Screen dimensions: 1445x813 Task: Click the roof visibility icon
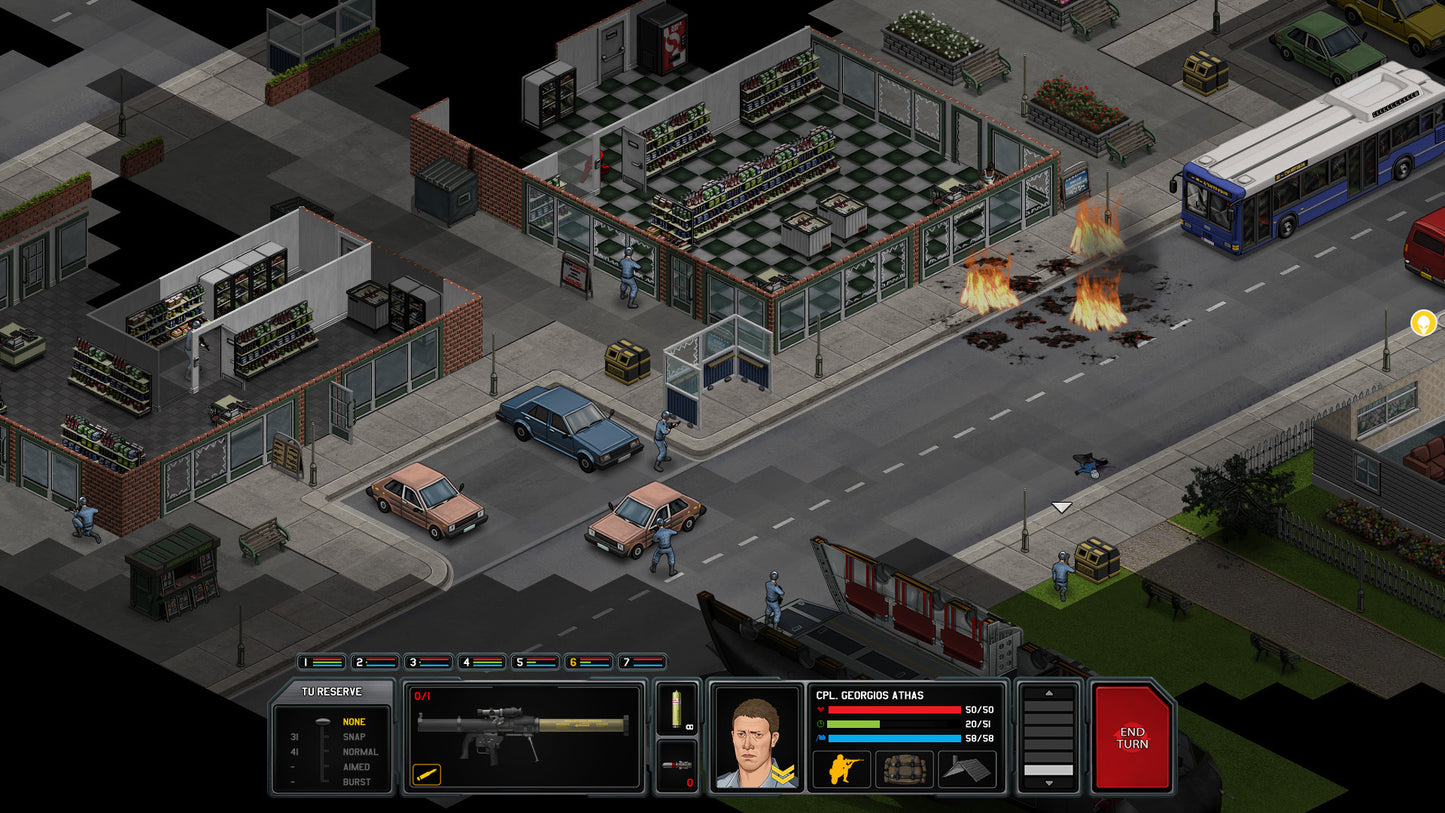point(966,769)
